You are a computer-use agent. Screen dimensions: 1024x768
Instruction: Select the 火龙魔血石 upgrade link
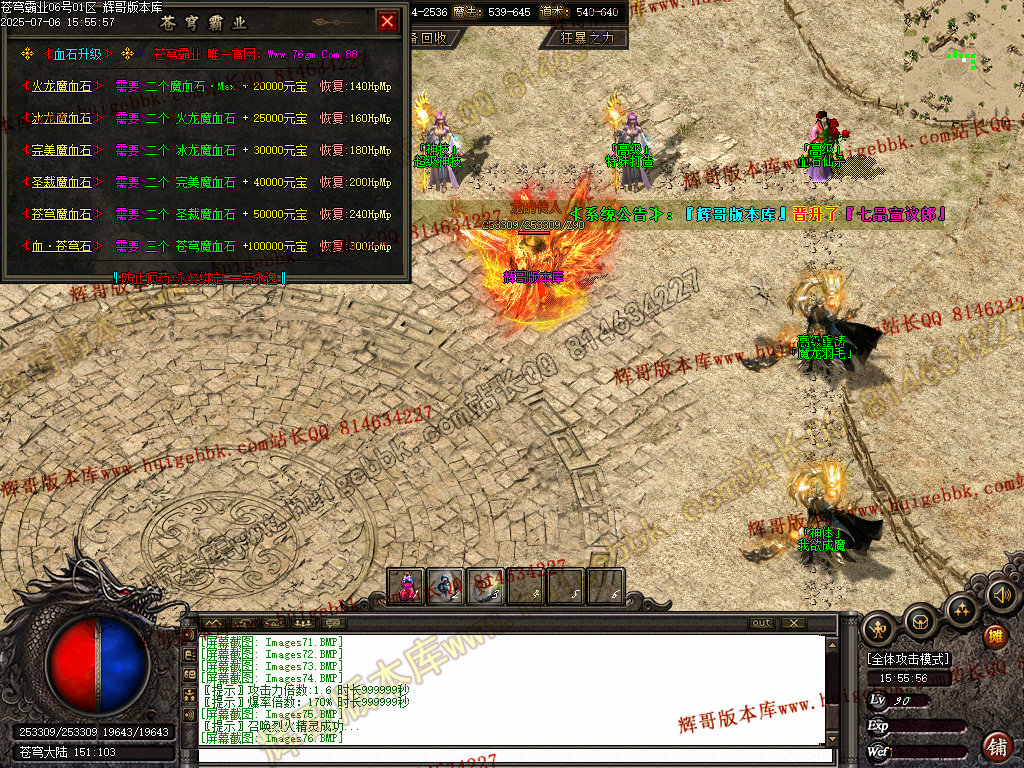(62, 87)
